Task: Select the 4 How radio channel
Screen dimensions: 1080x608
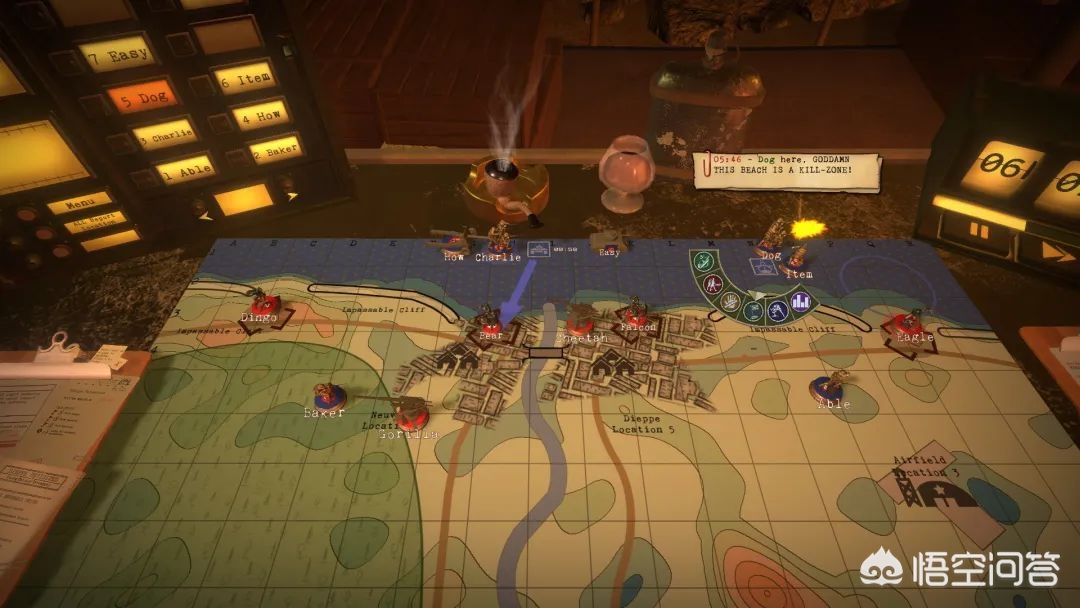Action: 260,115
